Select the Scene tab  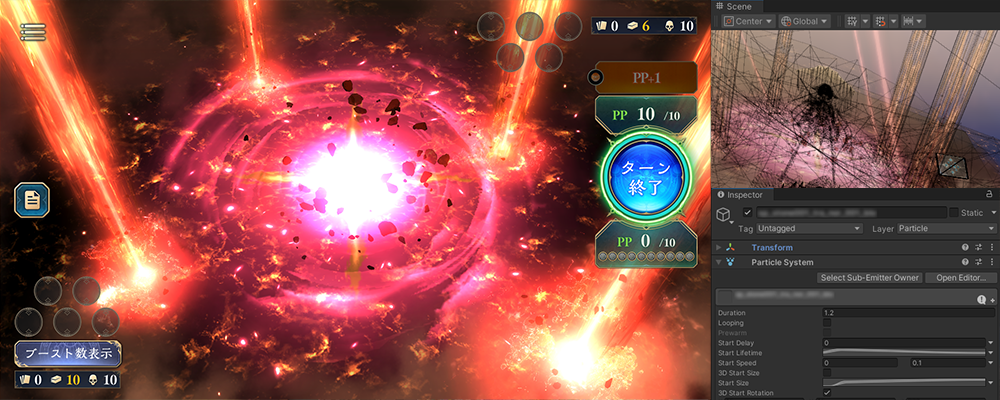(x=740, y=6)
